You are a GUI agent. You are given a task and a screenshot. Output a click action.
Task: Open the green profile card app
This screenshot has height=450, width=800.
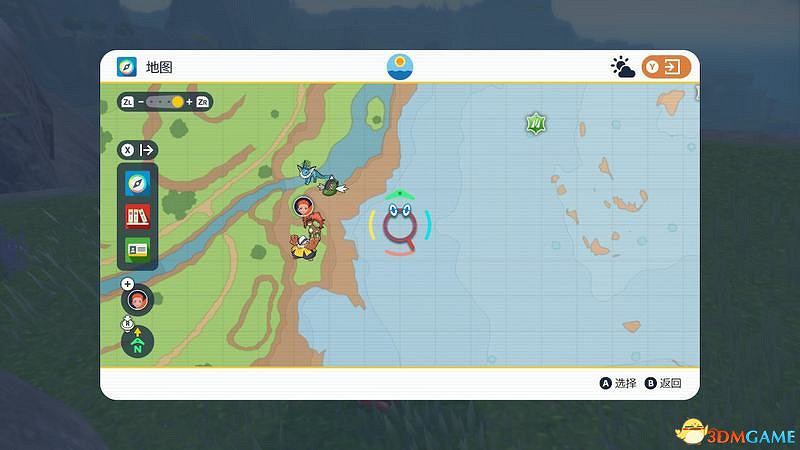click(137, 248)
